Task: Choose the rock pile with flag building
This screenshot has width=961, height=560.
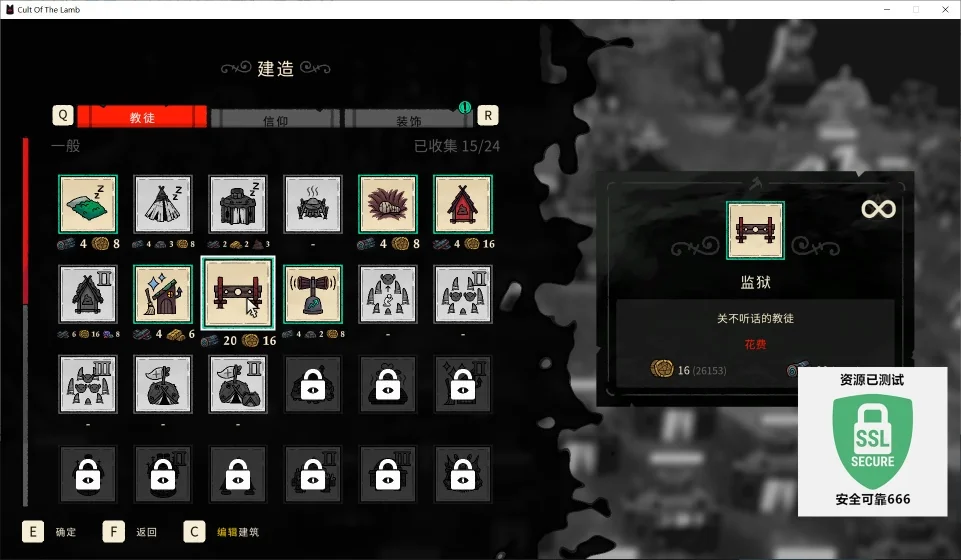Action: tap(163, 384)
